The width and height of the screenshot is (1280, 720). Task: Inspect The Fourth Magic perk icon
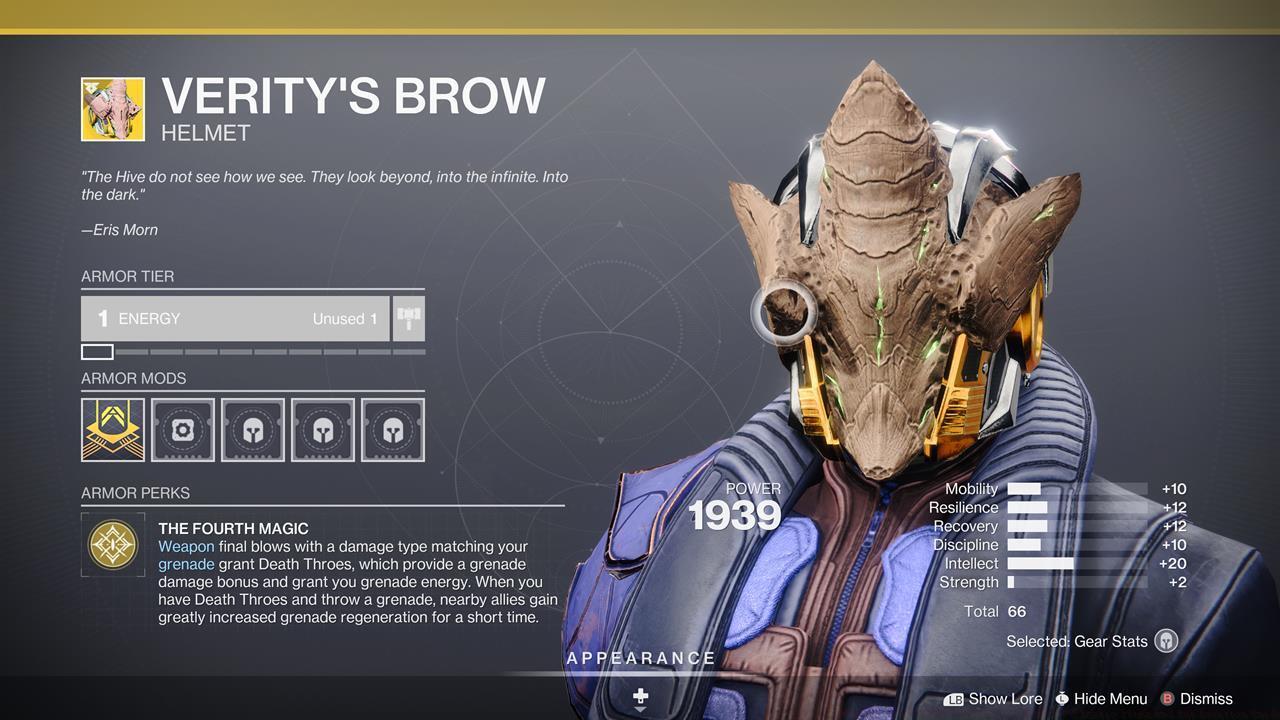(113, 545)
